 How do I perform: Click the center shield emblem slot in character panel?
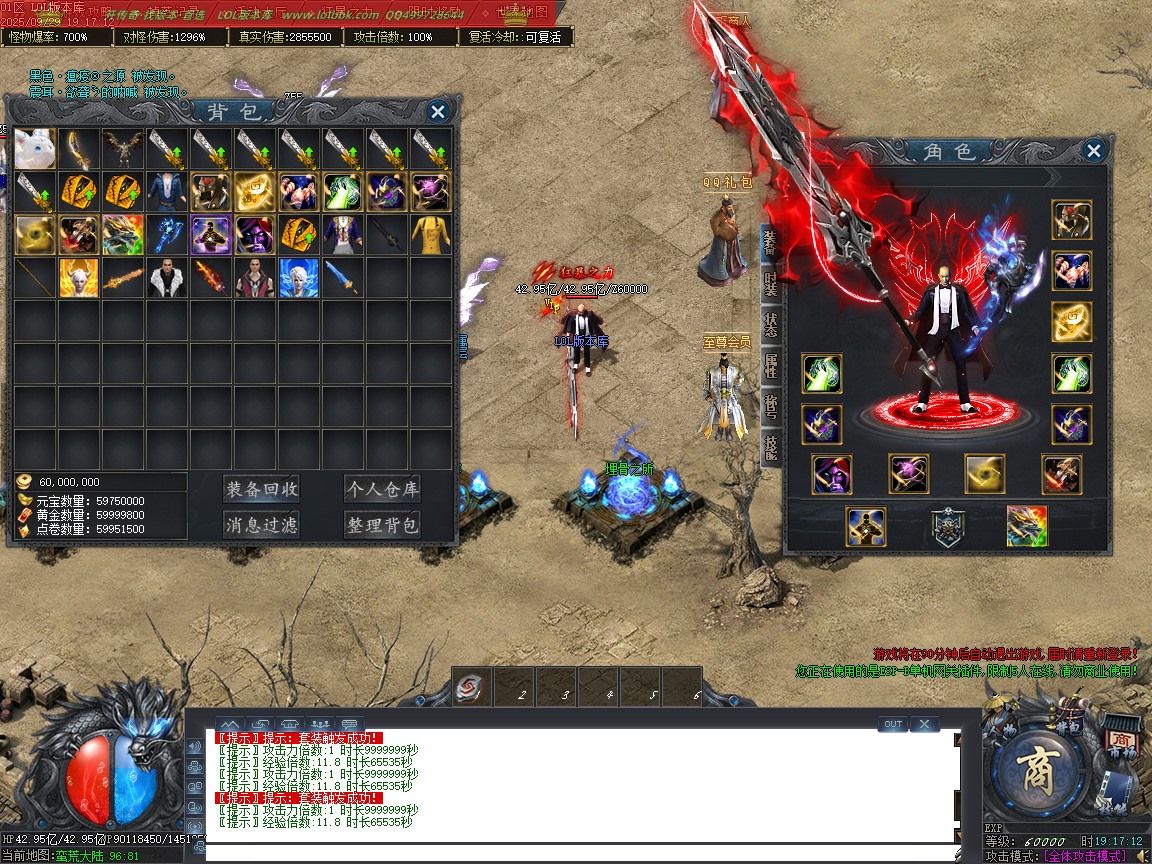(947, 527)
